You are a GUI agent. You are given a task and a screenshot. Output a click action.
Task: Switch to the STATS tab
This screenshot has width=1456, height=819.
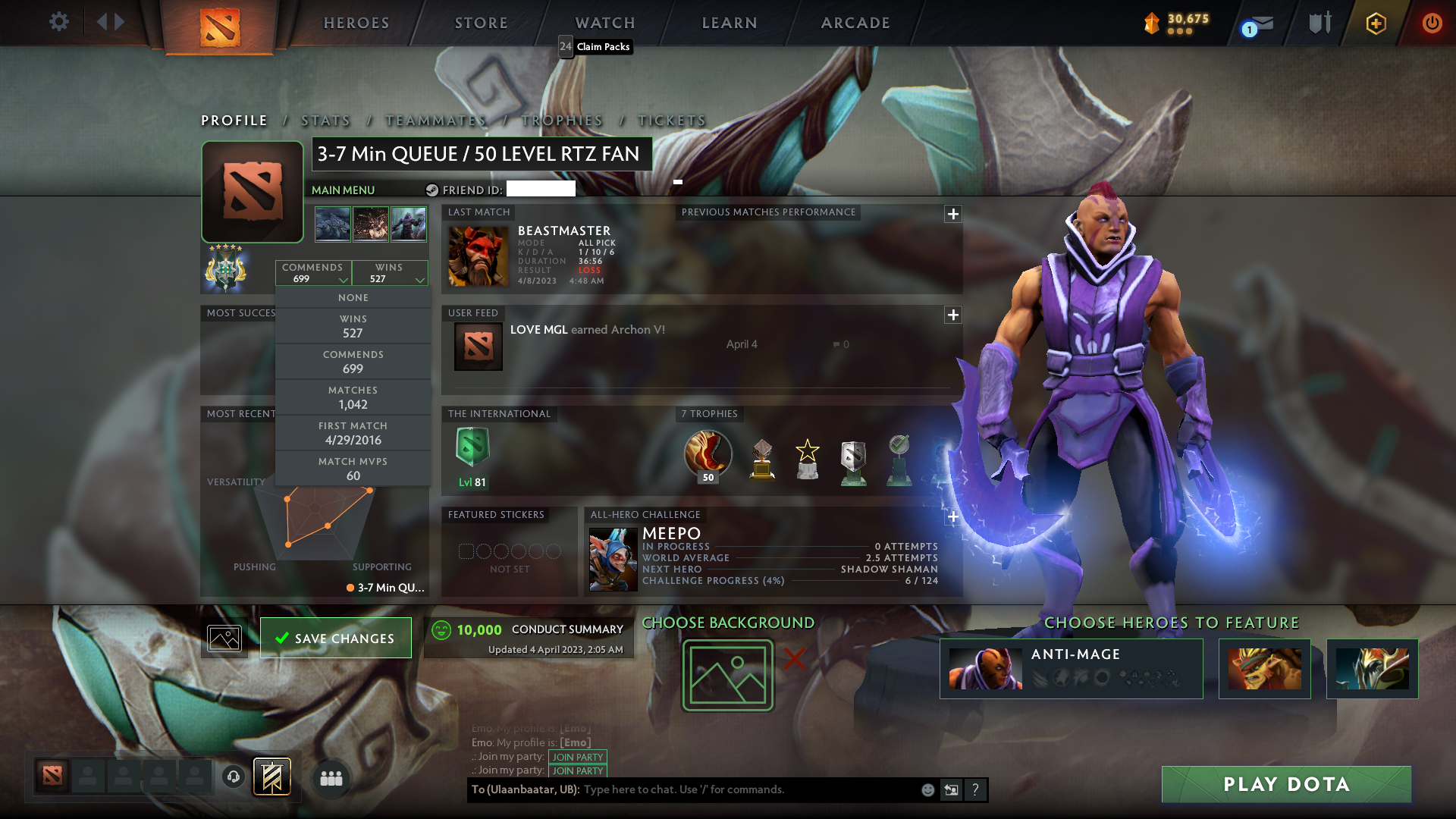point(324,120)
